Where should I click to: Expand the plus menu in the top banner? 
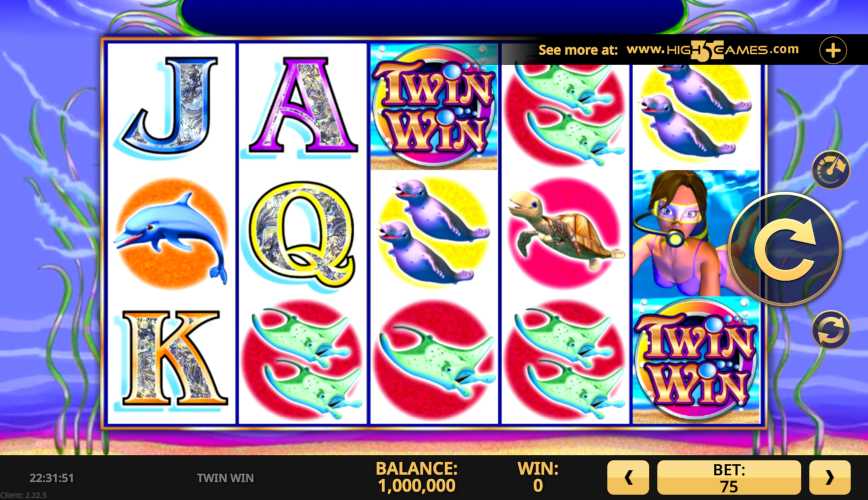[x=832, y=49]
